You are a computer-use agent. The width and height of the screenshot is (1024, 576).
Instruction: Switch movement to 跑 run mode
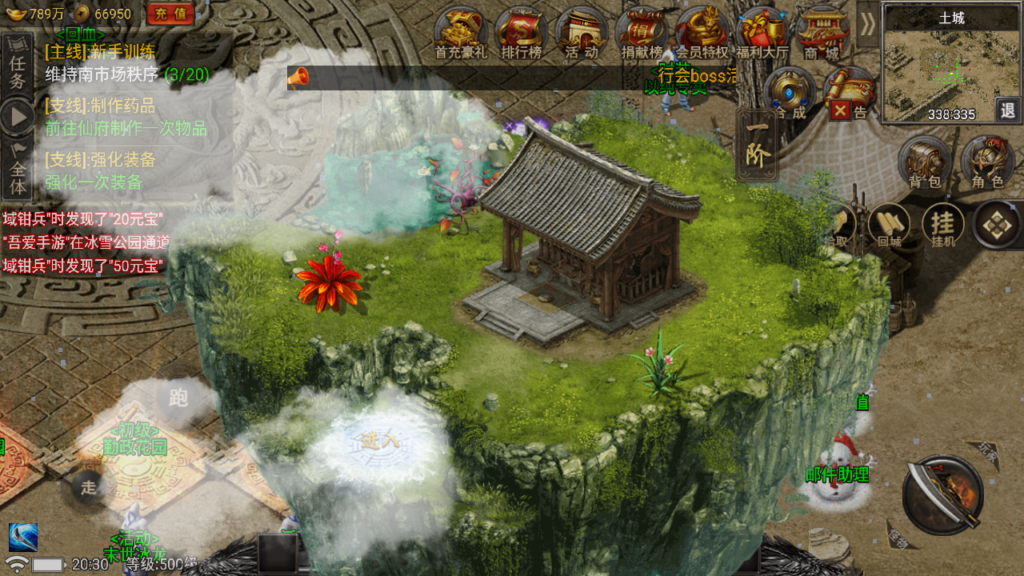pyautogui.click(x=179, y=398)
